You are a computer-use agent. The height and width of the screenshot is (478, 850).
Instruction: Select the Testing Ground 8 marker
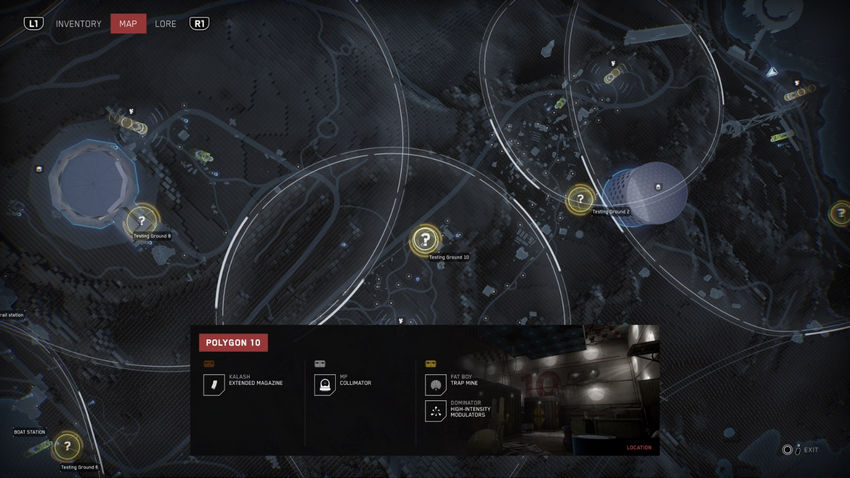[142, 221]
